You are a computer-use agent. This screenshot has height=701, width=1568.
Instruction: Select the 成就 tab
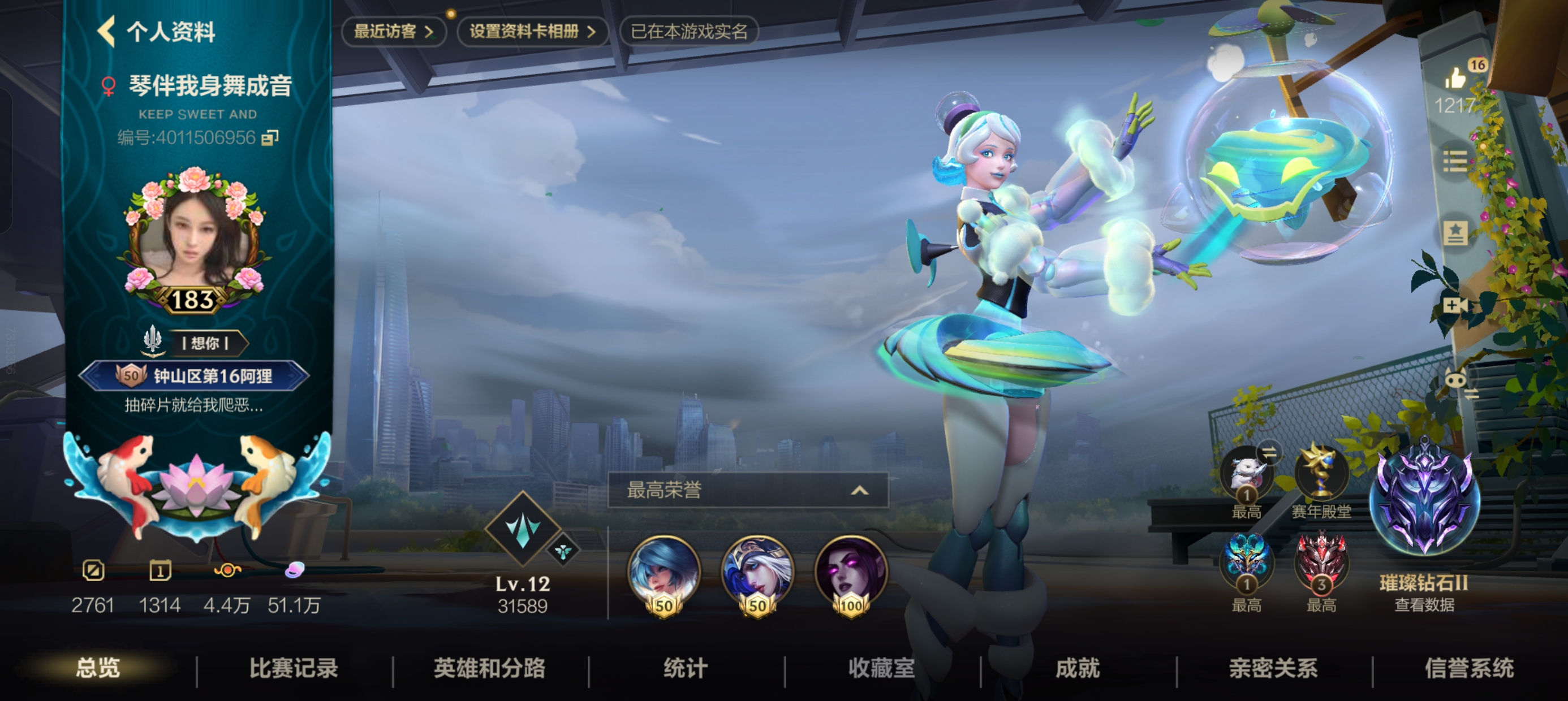pyautogui.click(x=1078, y=668)
